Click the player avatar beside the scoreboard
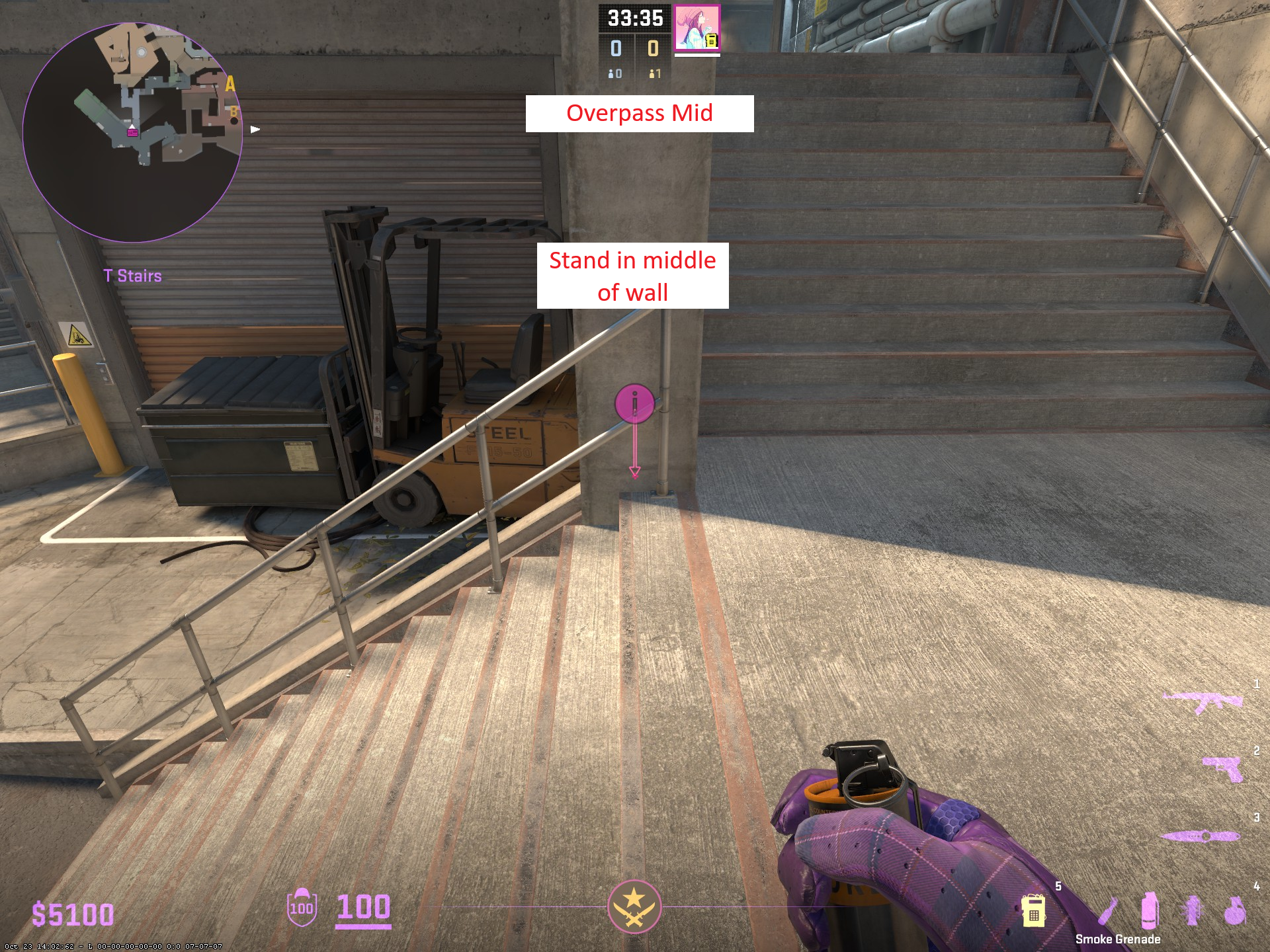Viewport: 1270px width, 952px height. 697,28
